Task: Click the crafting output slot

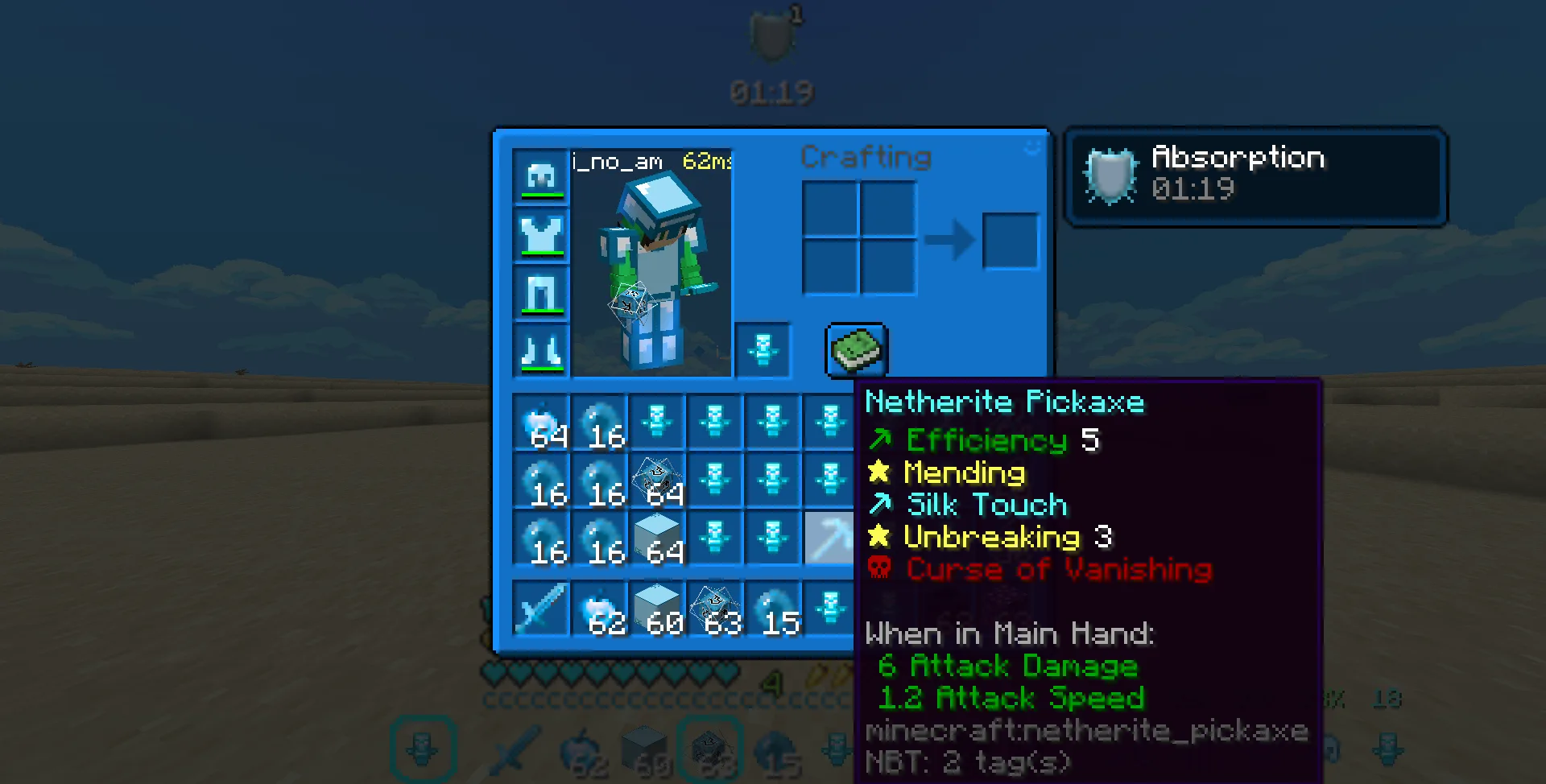Action: coord(1011,240)
